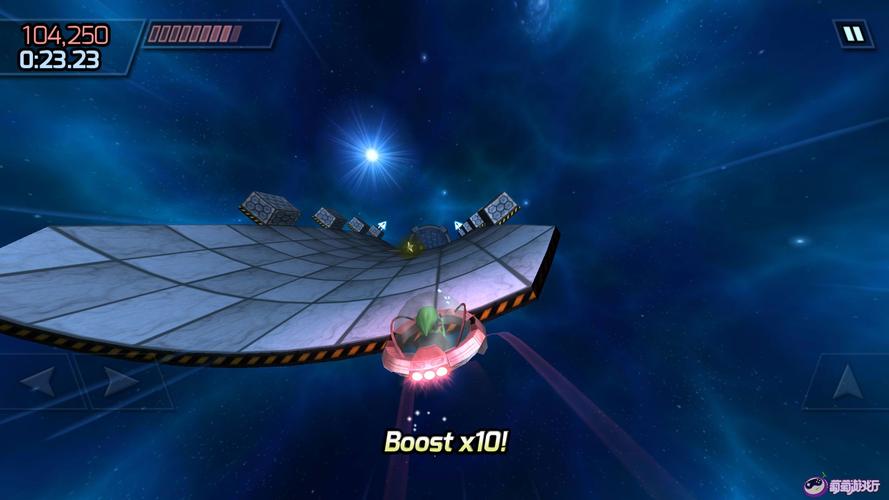The image size is (889, 500).
Task: Activate the up-arrow boost control
Action: point(846,381)
